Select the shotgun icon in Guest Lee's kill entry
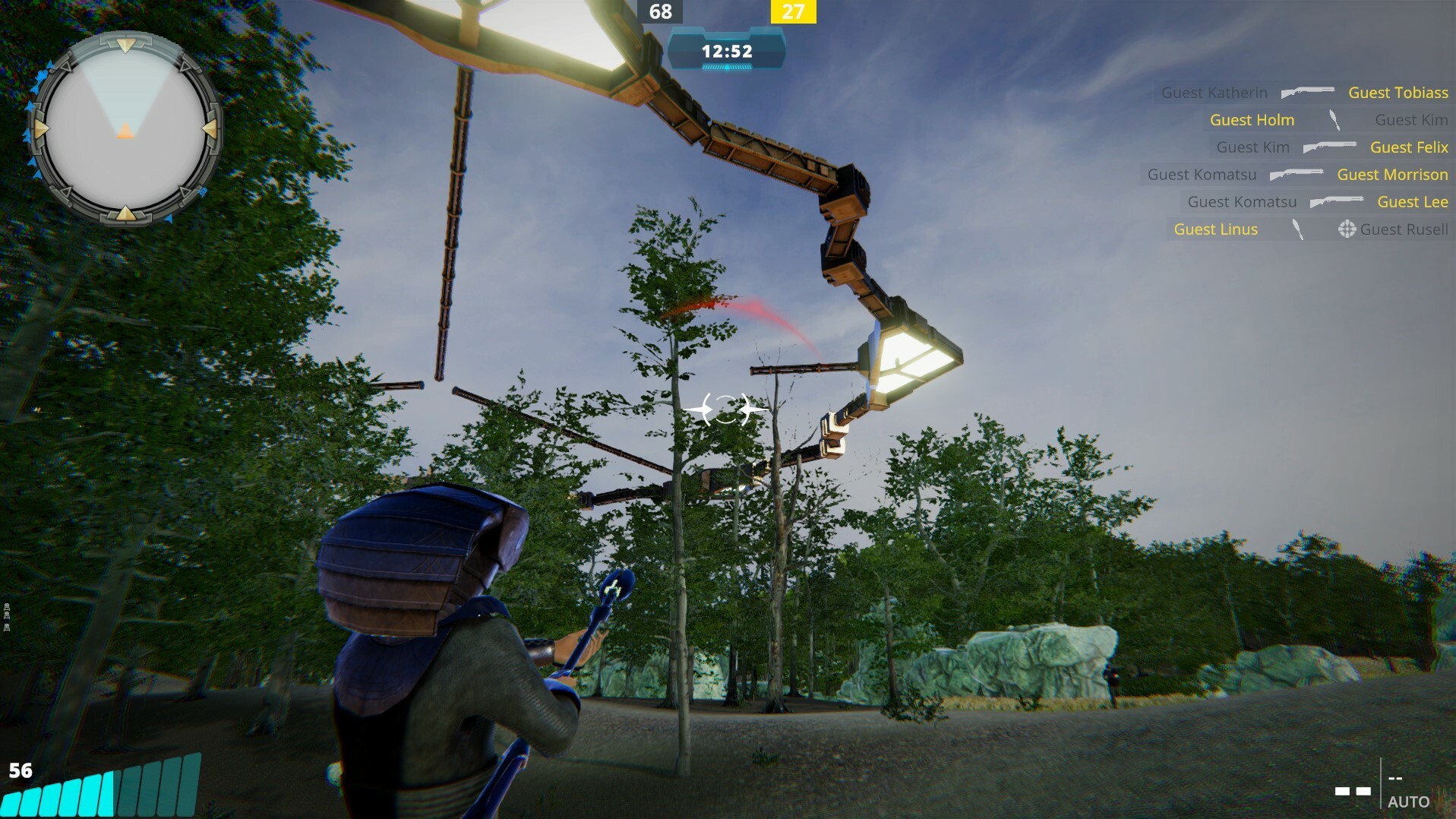The image size is (1456, 819). tap(1336, 201)
